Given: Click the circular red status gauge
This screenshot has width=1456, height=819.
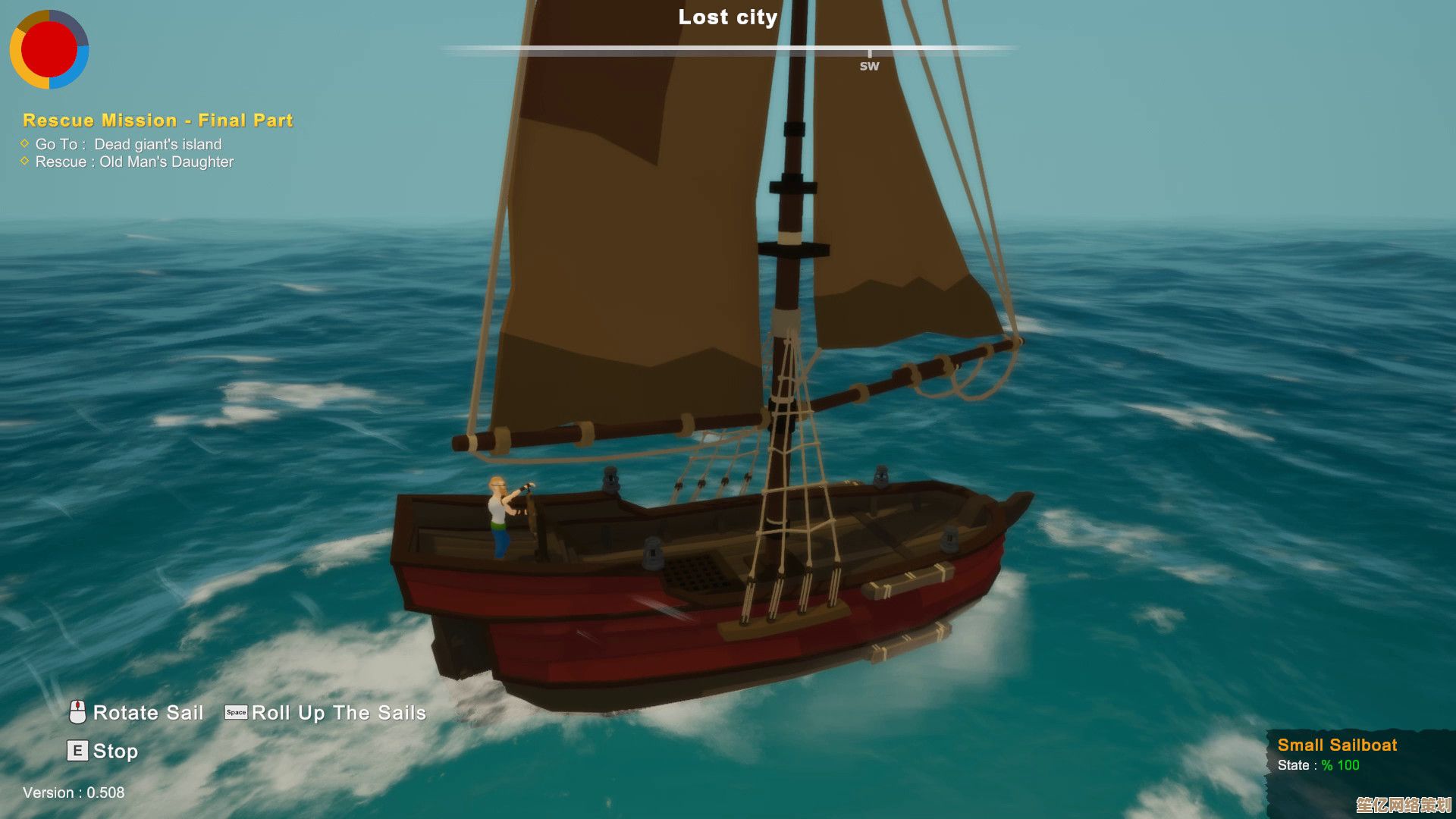Looking at the screenshot, I should (x=49, y=49).
